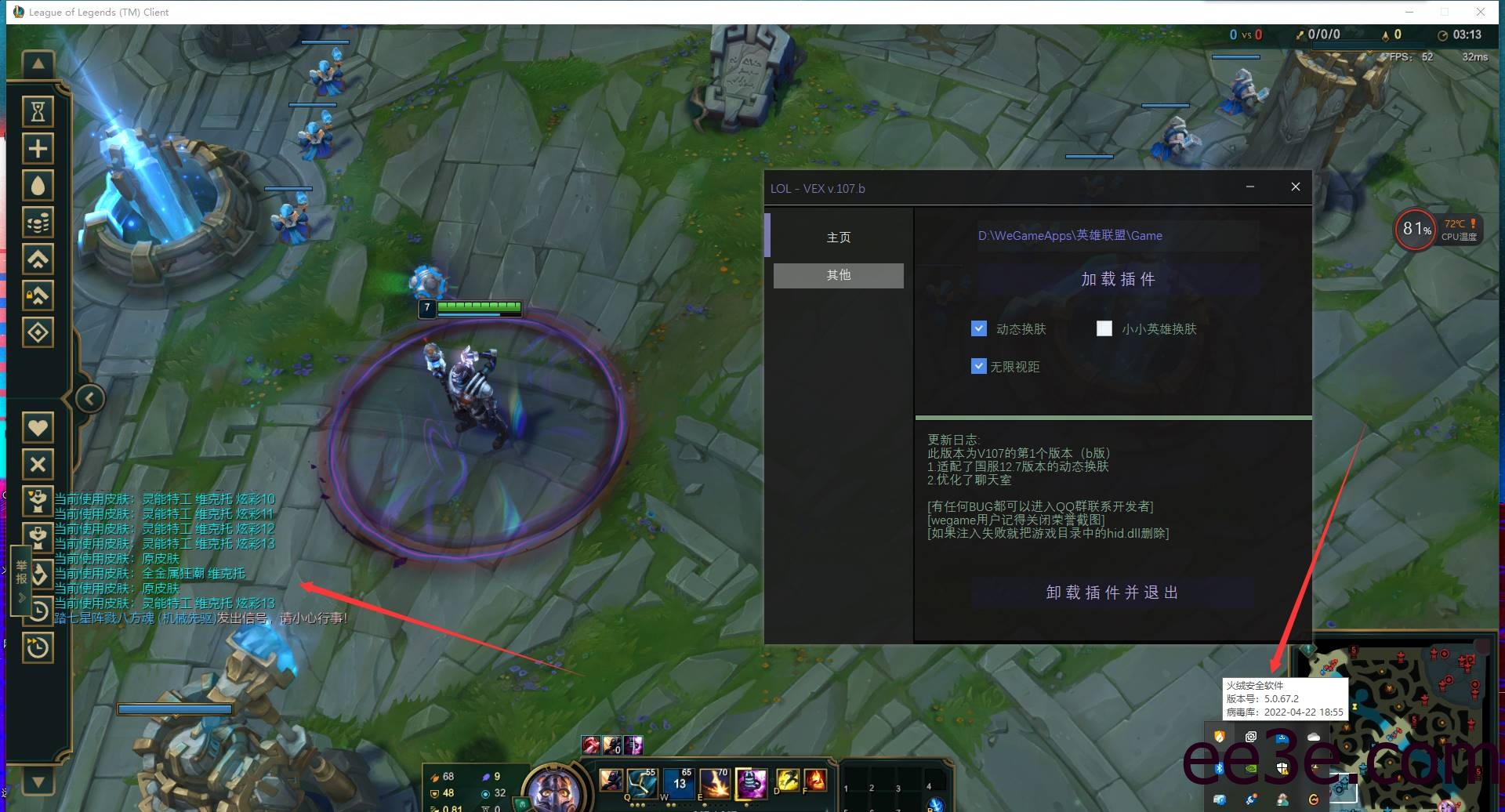Select the water drop icon in the sidebar
This screenshot has width=1505, height=812.
(38, 185)
